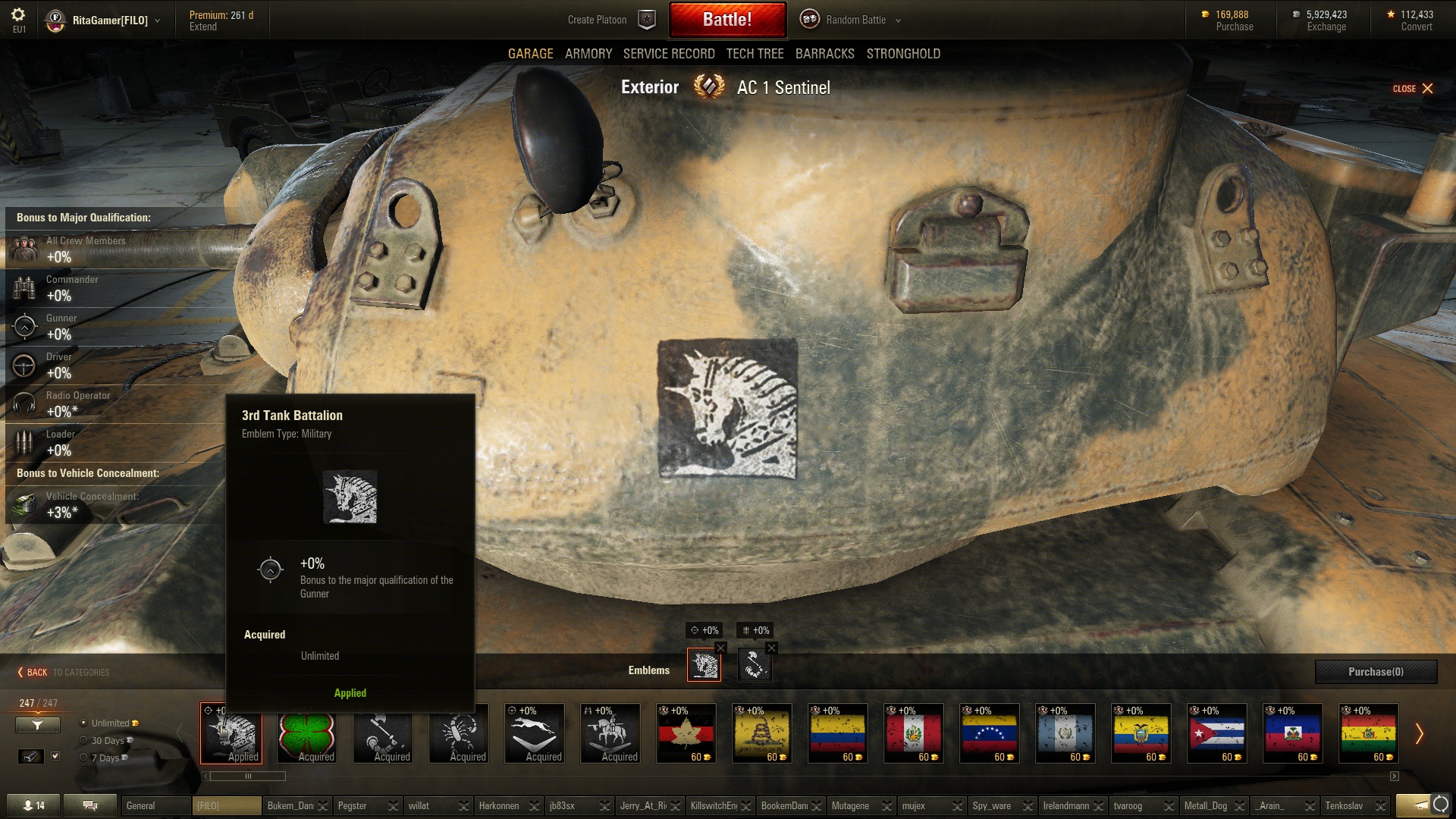Choose the 30 Days duration option

[84, 741]
